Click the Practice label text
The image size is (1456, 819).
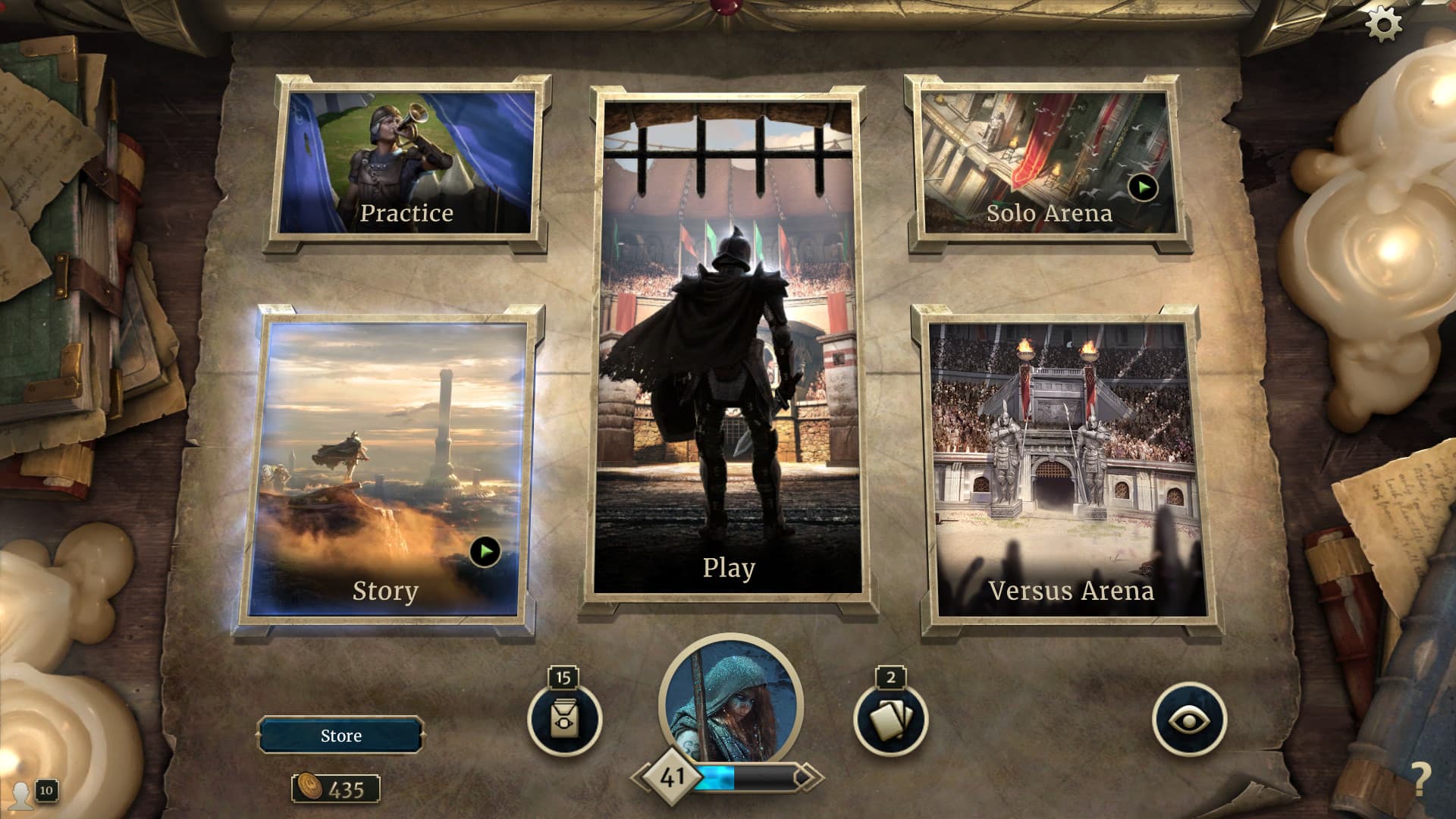(x=408, y=213)
